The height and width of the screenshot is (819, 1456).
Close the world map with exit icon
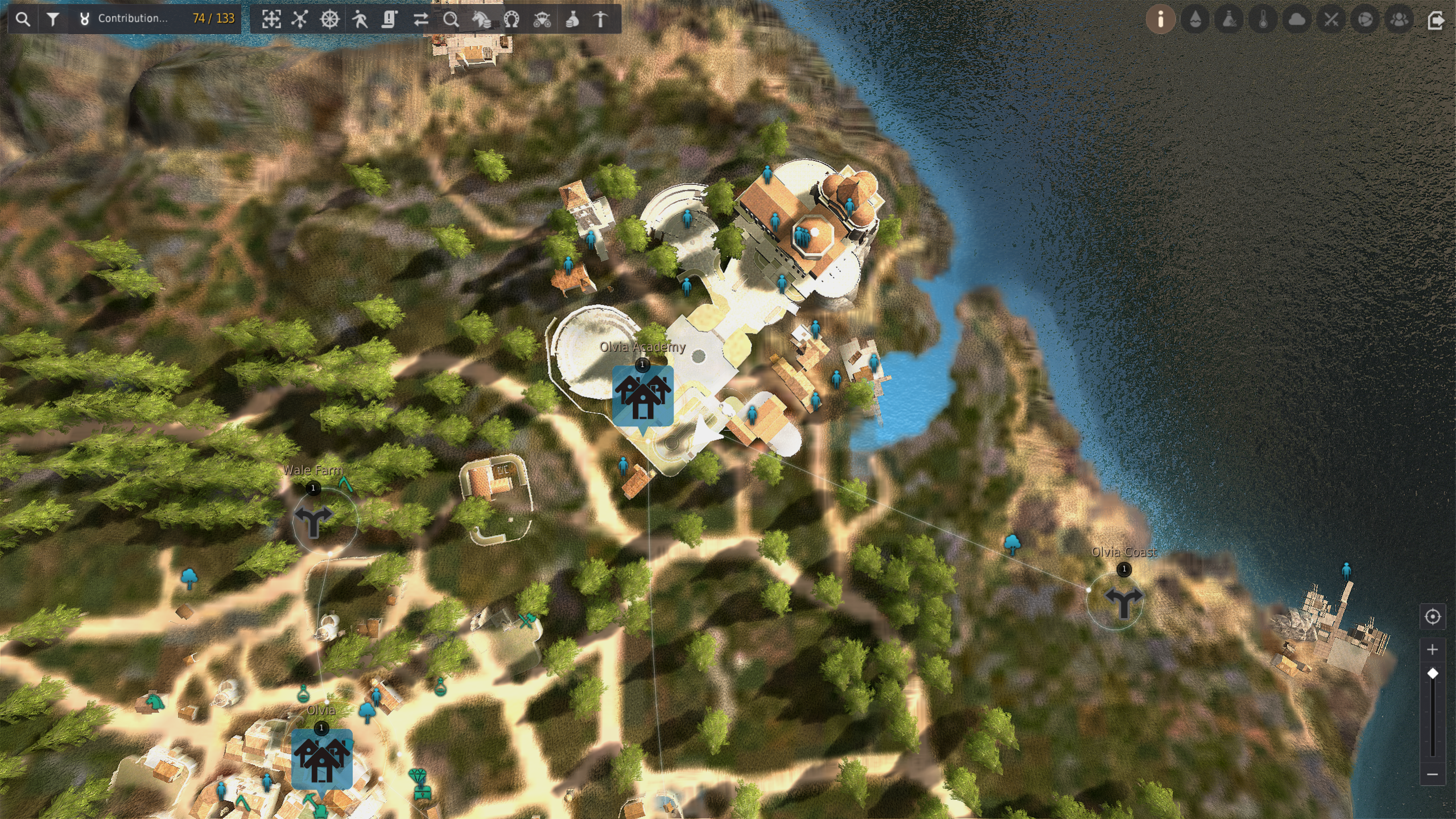pos(1435,19)
